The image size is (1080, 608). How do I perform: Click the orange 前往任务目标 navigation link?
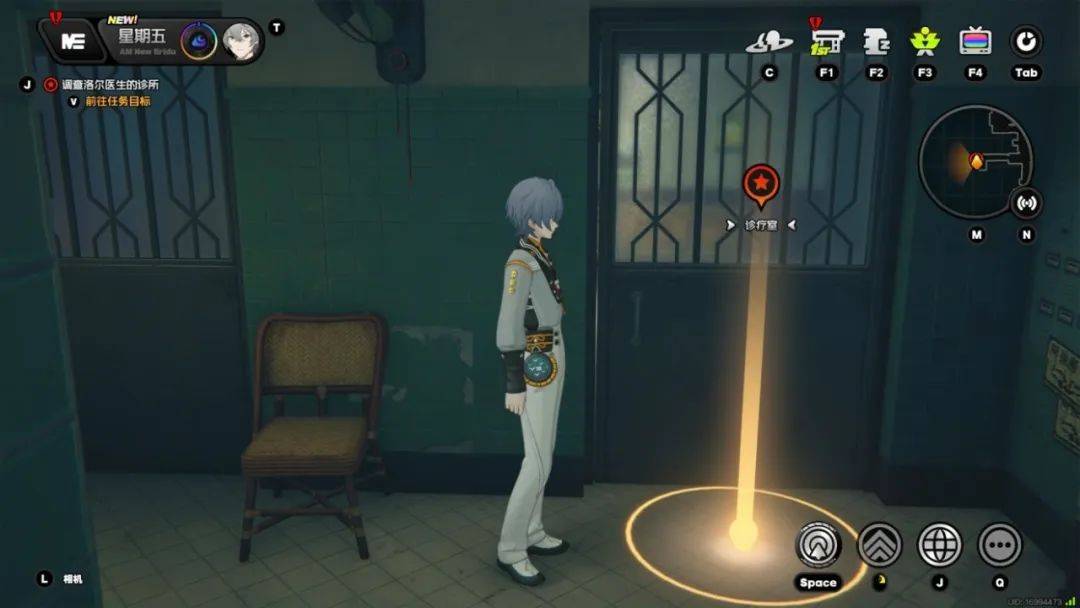(x=118, y=101)
